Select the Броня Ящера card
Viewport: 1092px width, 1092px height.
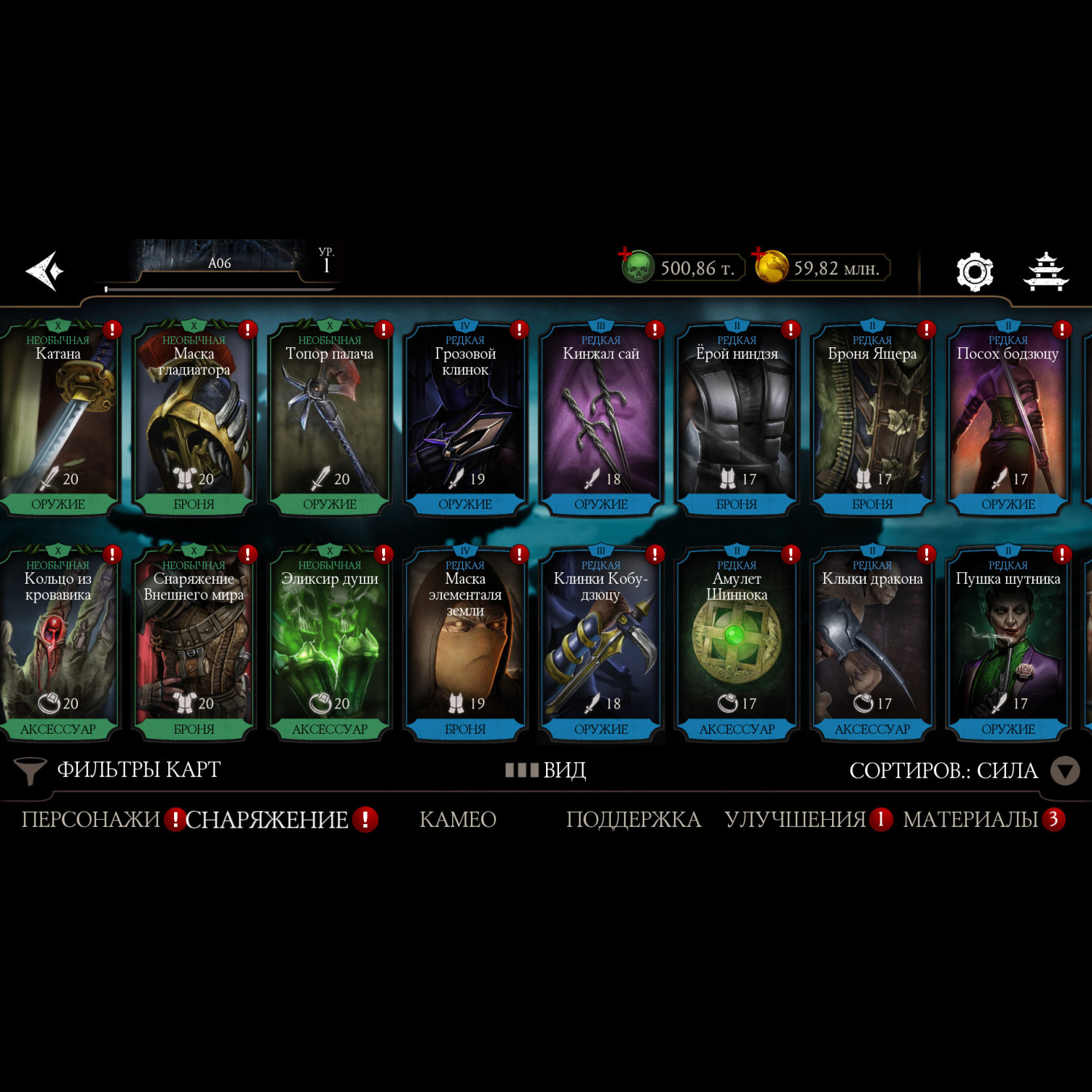pyautogui.click(x=872, y=419)
